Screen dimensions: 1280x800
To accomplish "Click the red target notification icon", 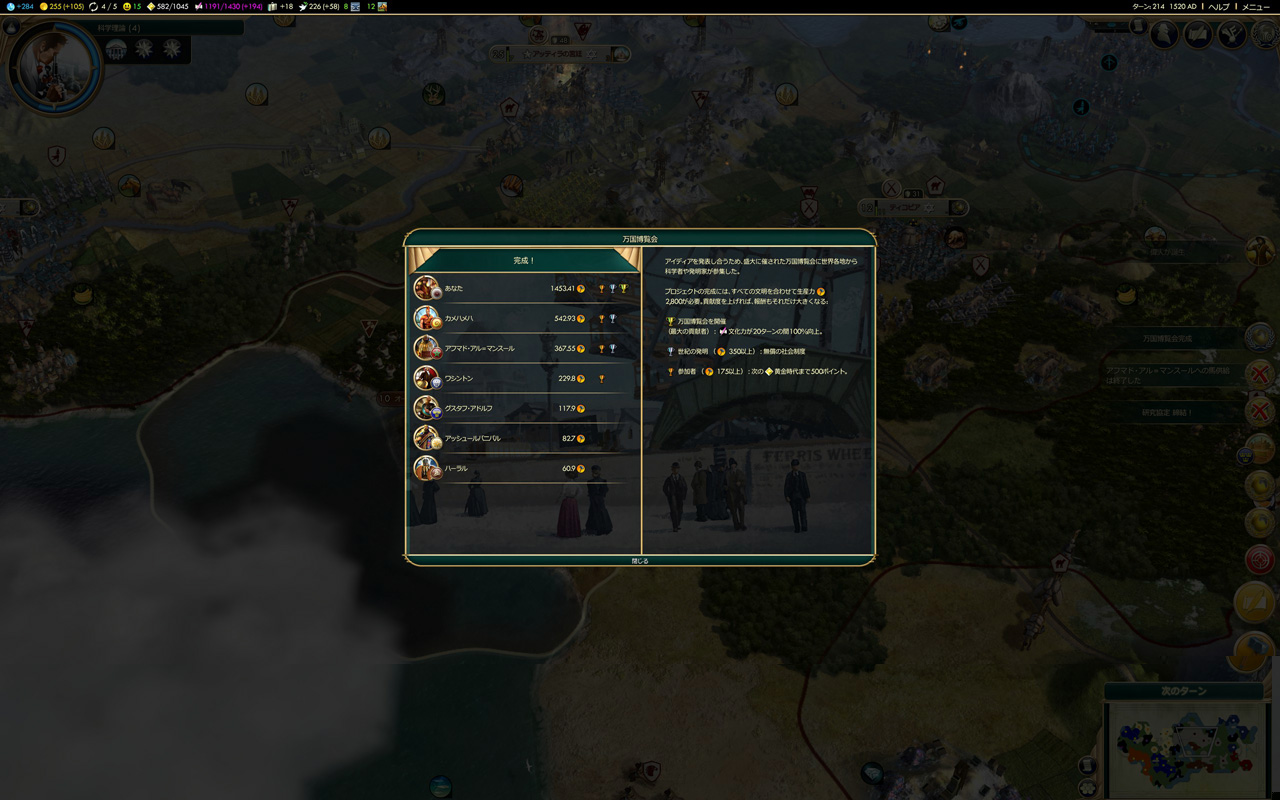I will tap(1260, 560).
